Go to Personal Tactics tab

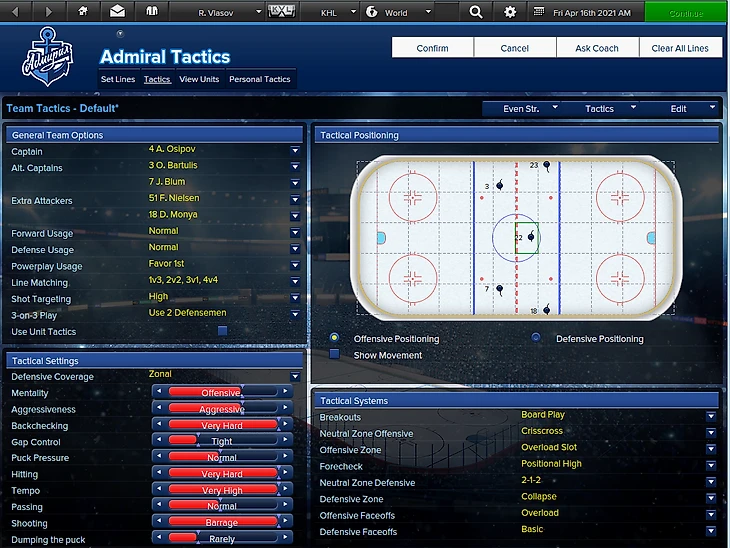tap(260, 79)
